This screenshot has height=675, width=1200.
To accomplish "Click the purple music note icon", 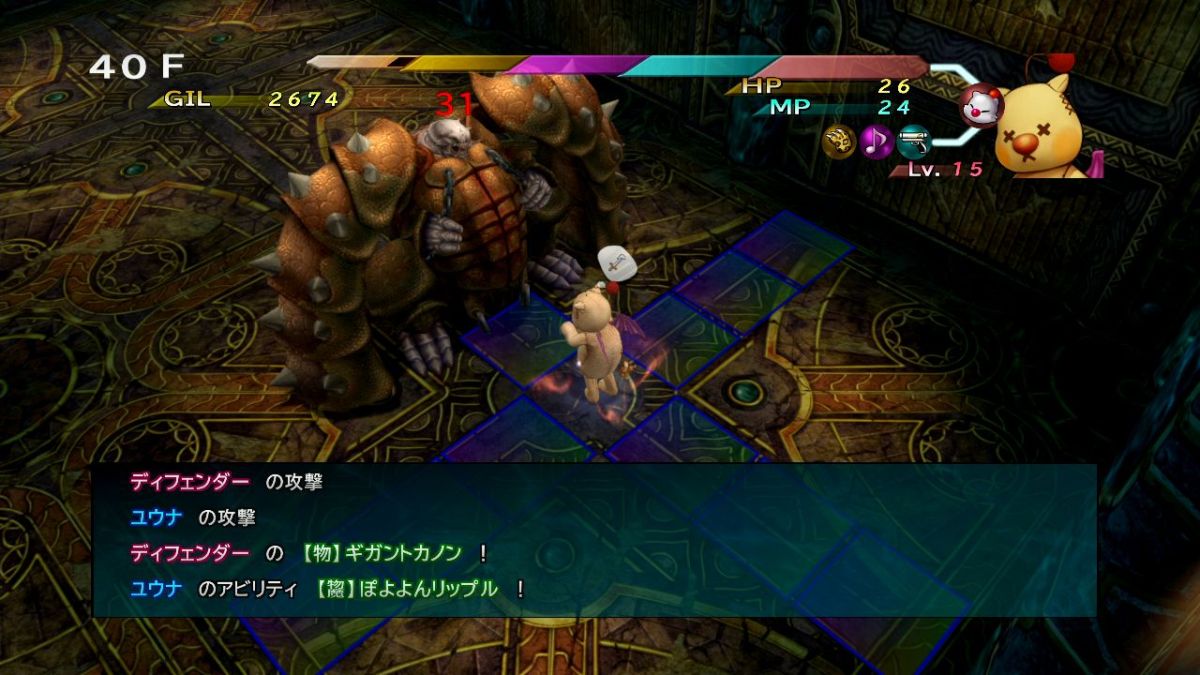I will tap(876, 142).
